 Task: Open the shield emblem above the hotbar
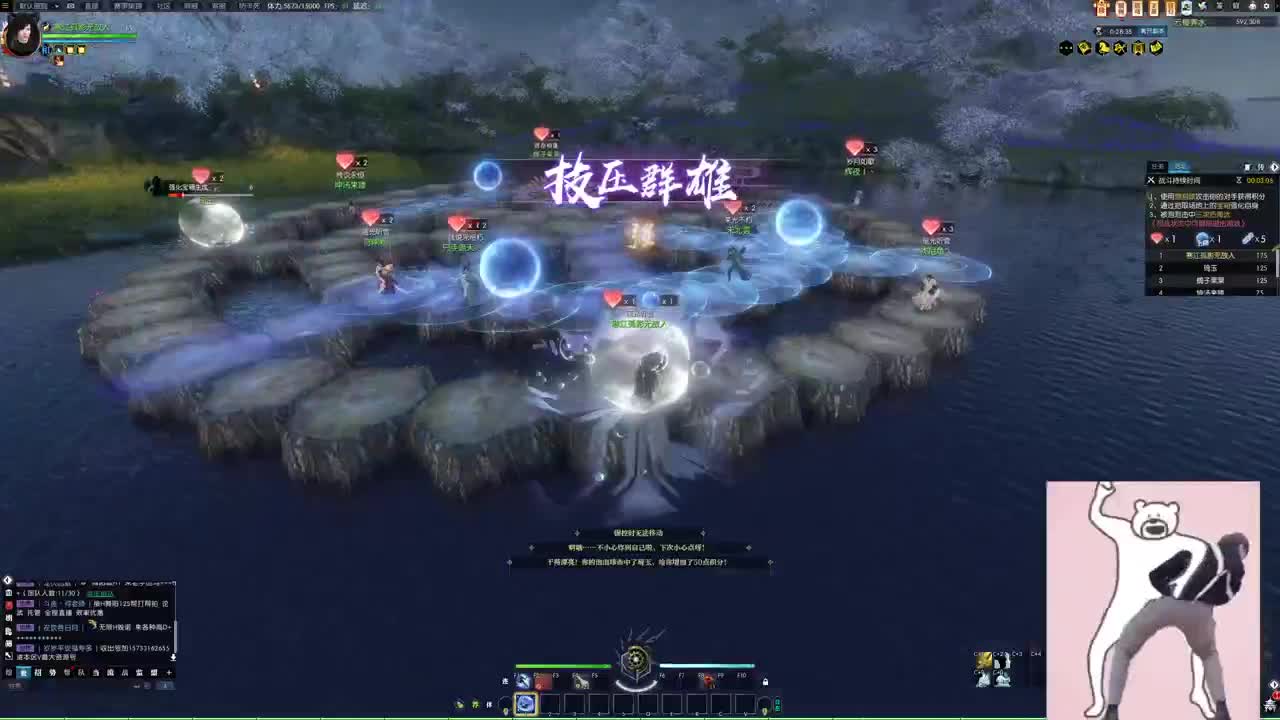tap(637, 659)
